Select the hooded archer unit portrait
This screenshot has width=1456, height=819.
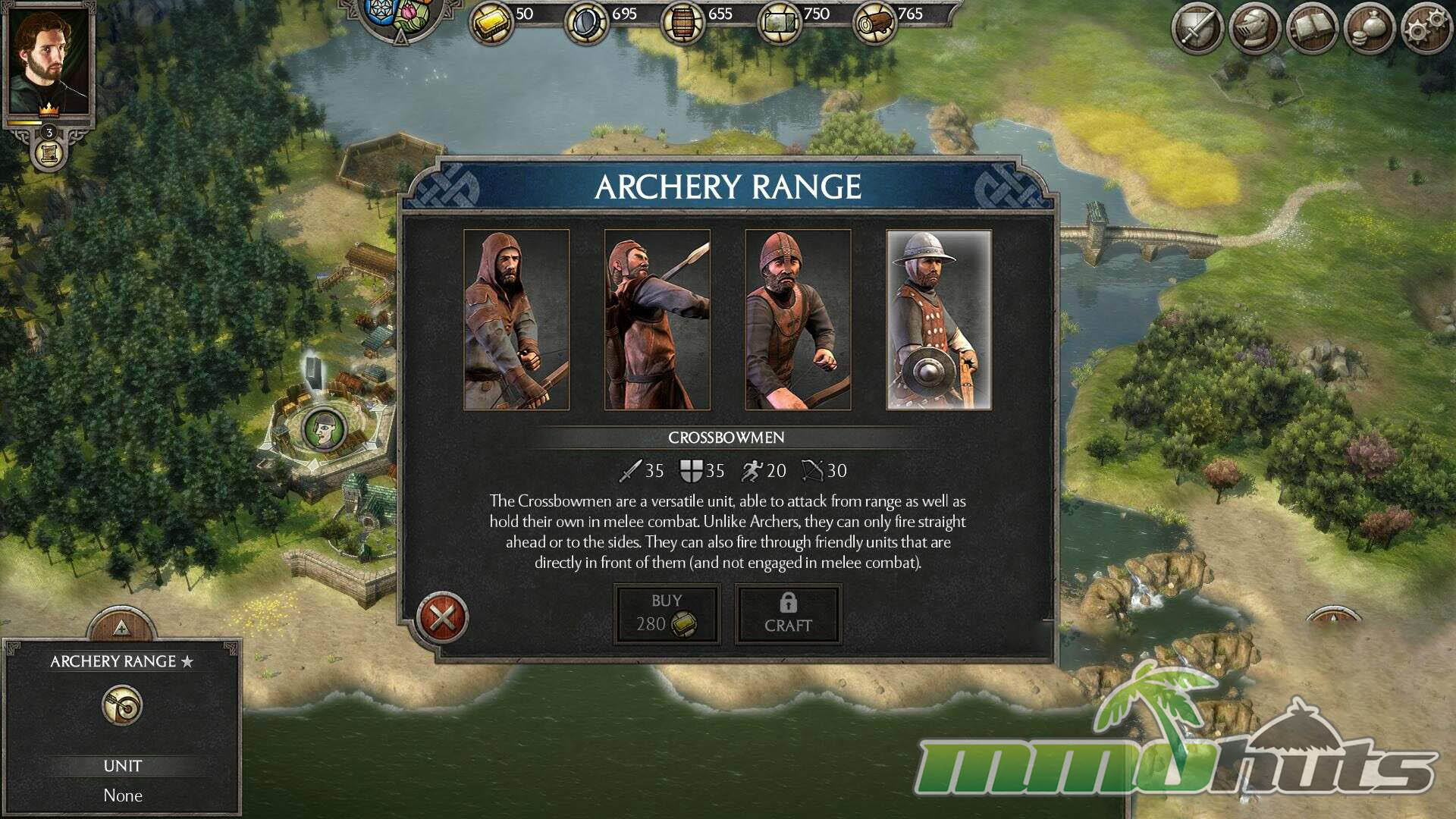point(516,319)
